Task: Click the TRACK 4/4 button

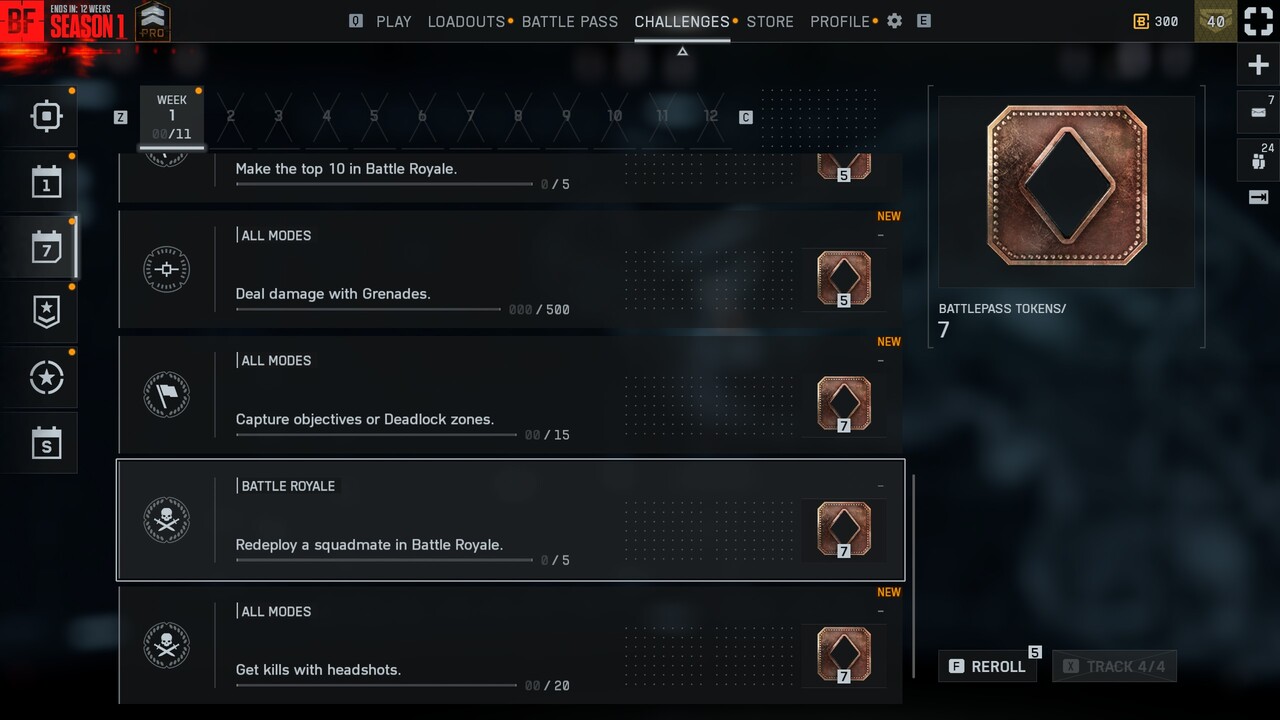Action: (1114, 666)
